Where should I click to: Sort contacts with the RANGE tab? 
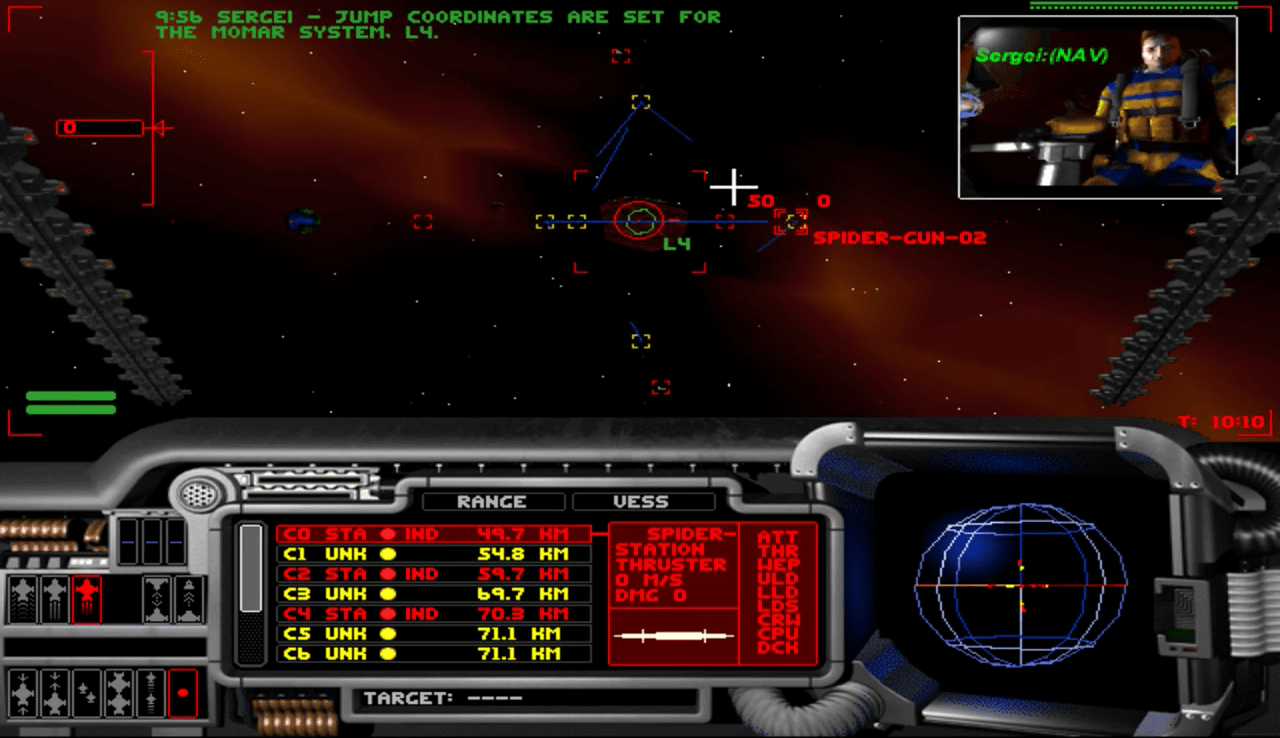(491, 502)
